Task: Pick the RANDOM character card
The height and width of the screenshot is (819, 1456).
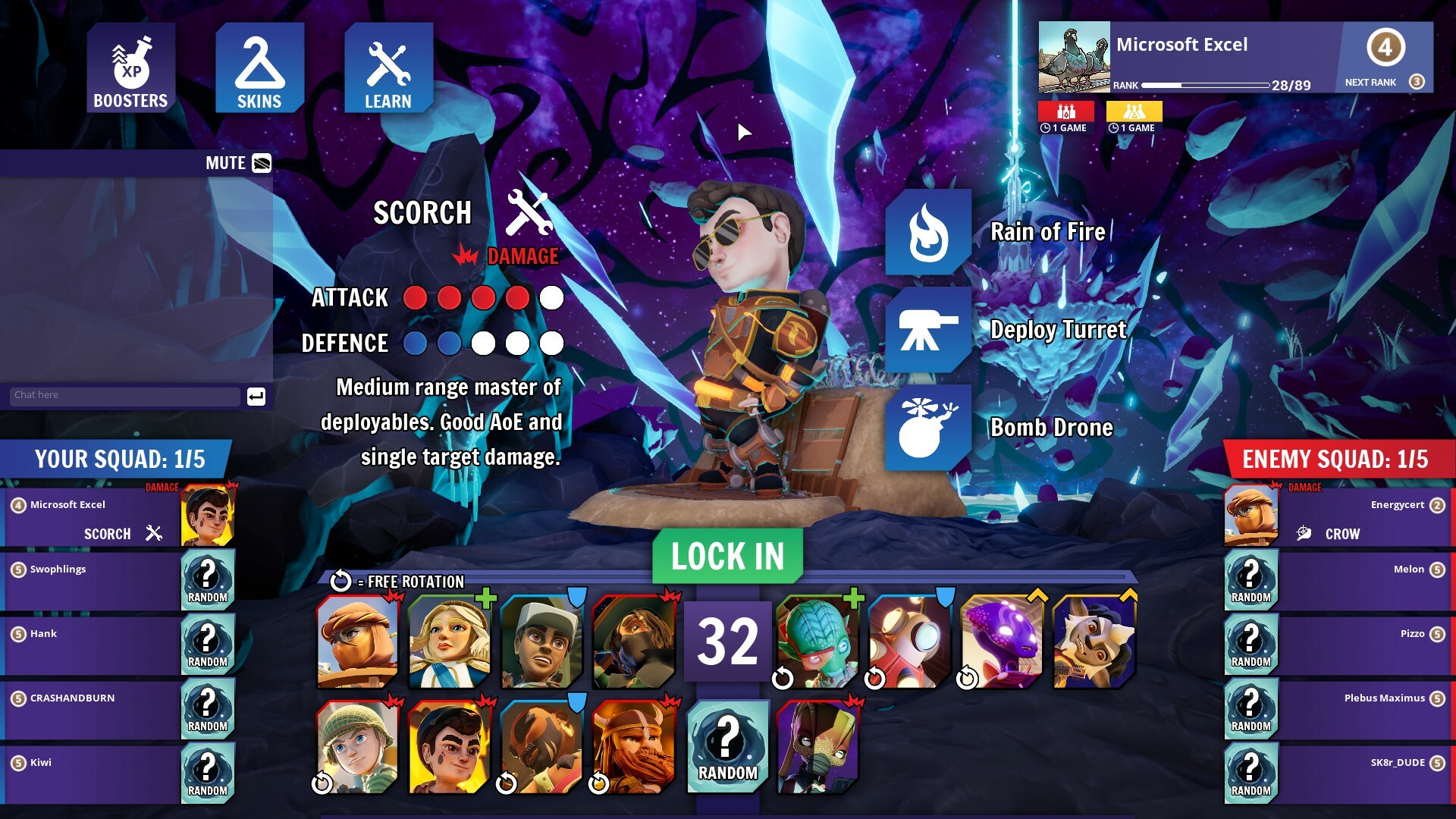Action: (726, 747)
